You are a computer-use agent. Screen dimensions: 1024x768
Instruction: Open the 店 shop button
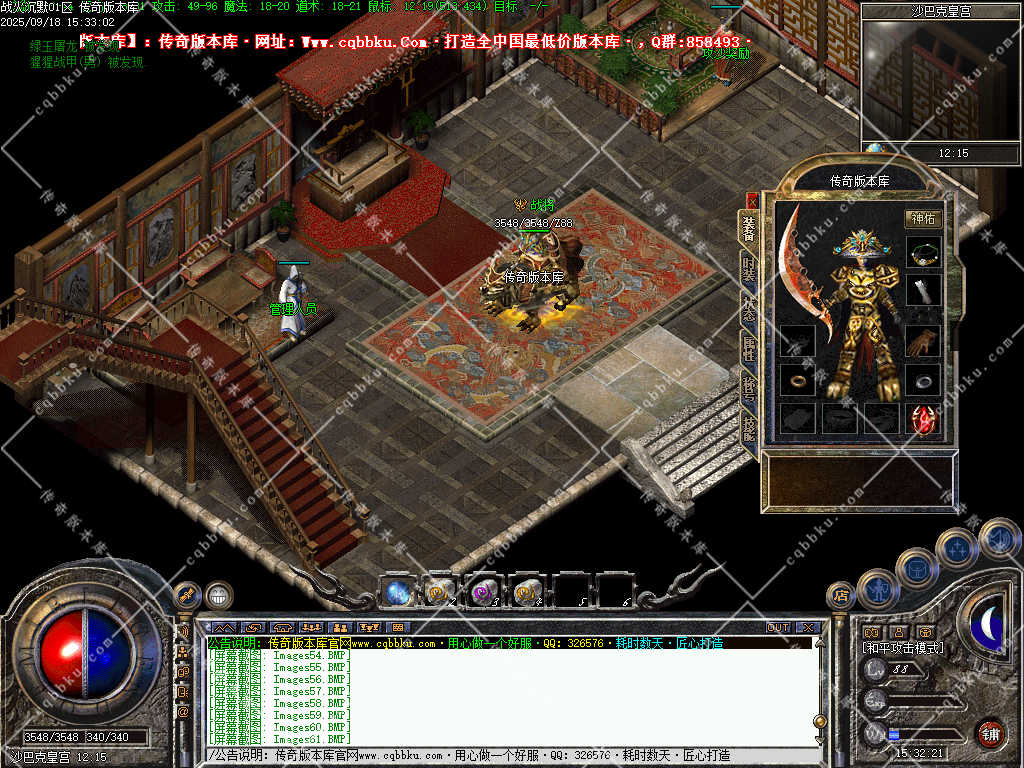tap(841, 596)
